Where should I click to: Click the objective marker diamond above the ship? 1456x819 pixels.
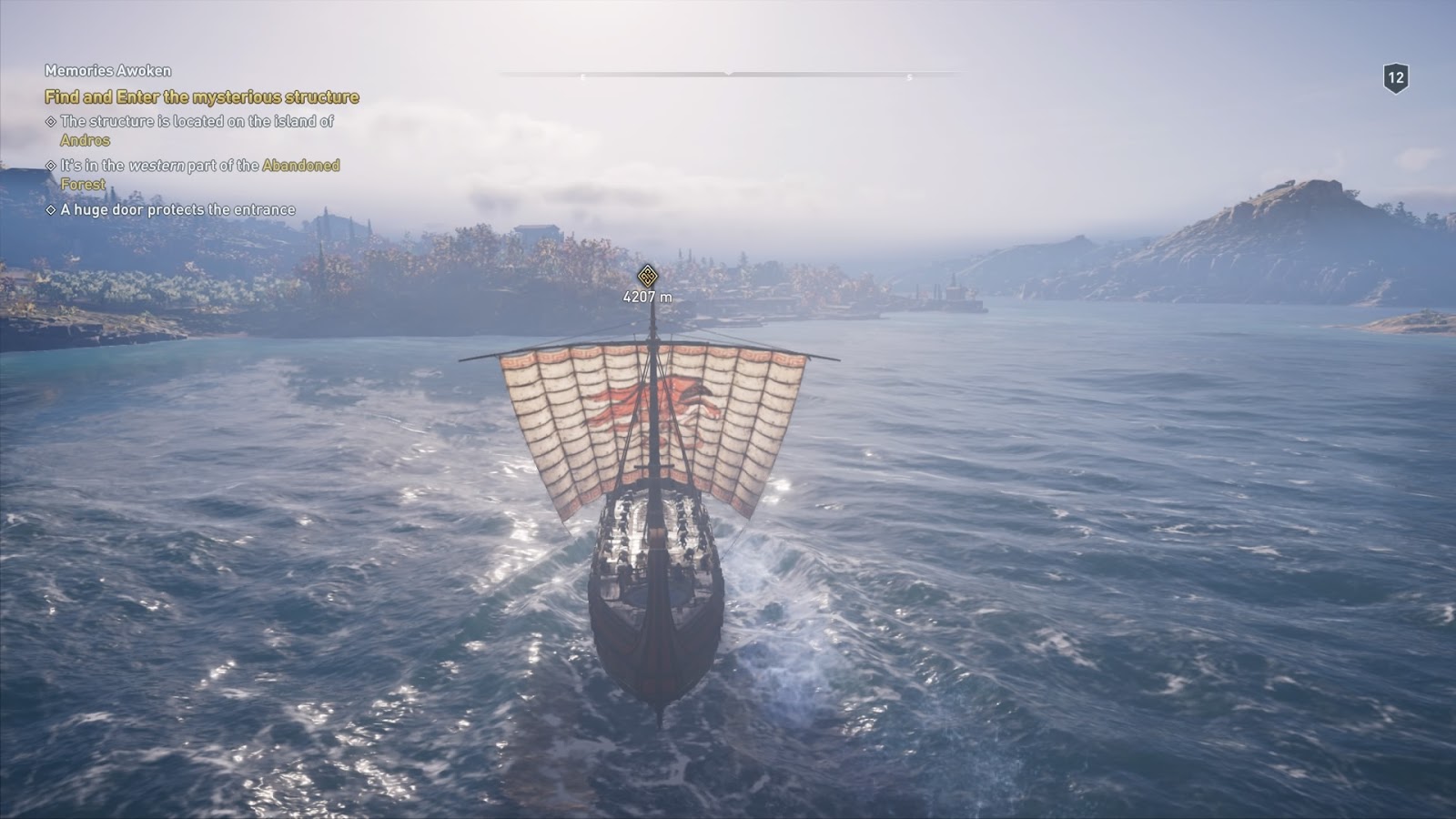pyautogui.click(x=647, y=276)
